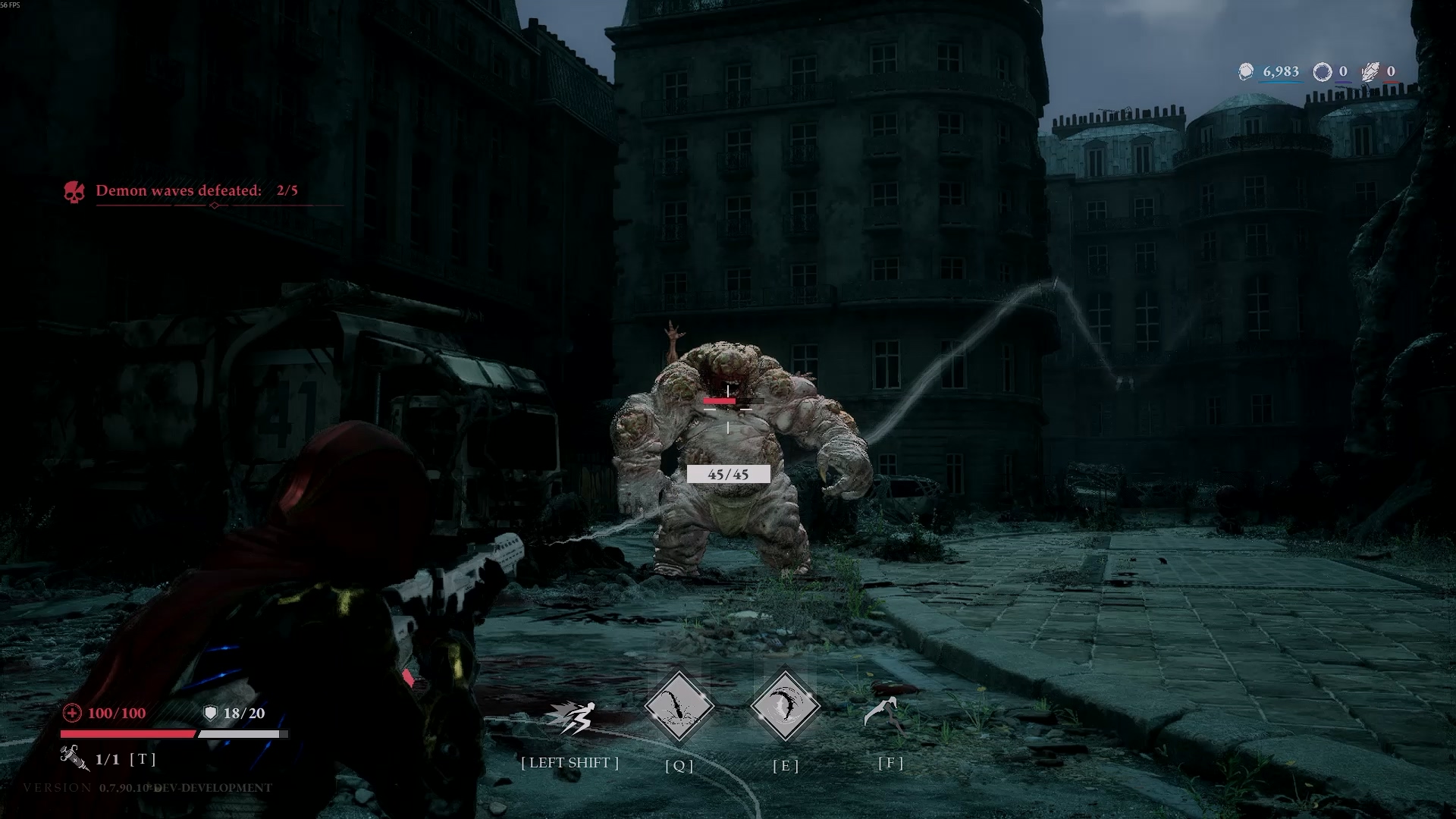Click the red cross health icon
This screenshot has height=819, width=1456.
point(72,713)
